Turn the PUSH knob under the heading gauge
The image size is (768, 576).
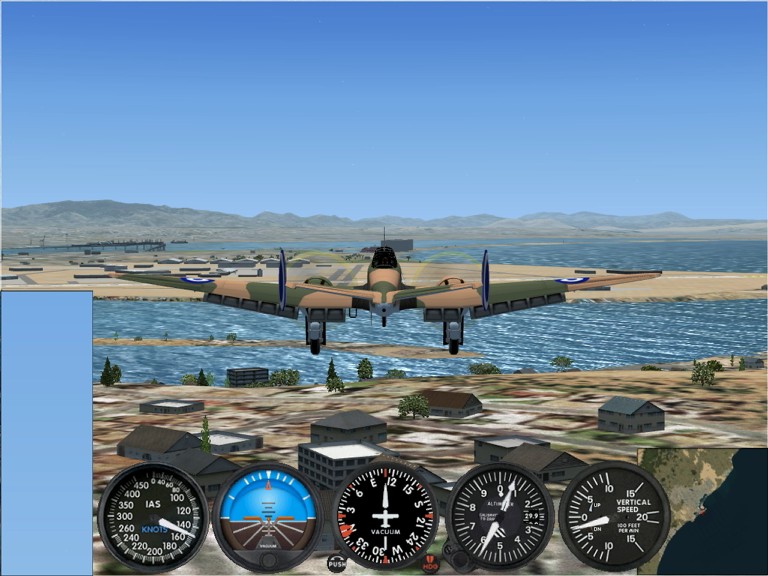coord(336,563)
